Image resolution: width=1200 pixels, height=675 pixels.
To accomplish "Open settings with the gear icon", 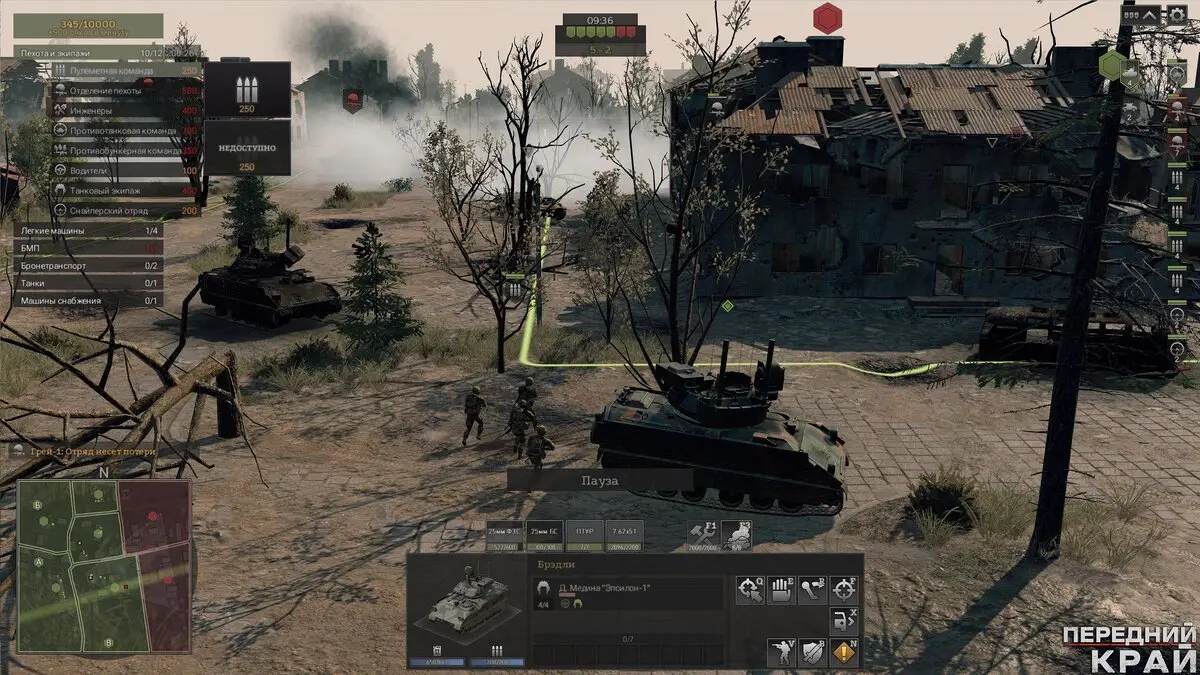I will tap(1177, 16).
